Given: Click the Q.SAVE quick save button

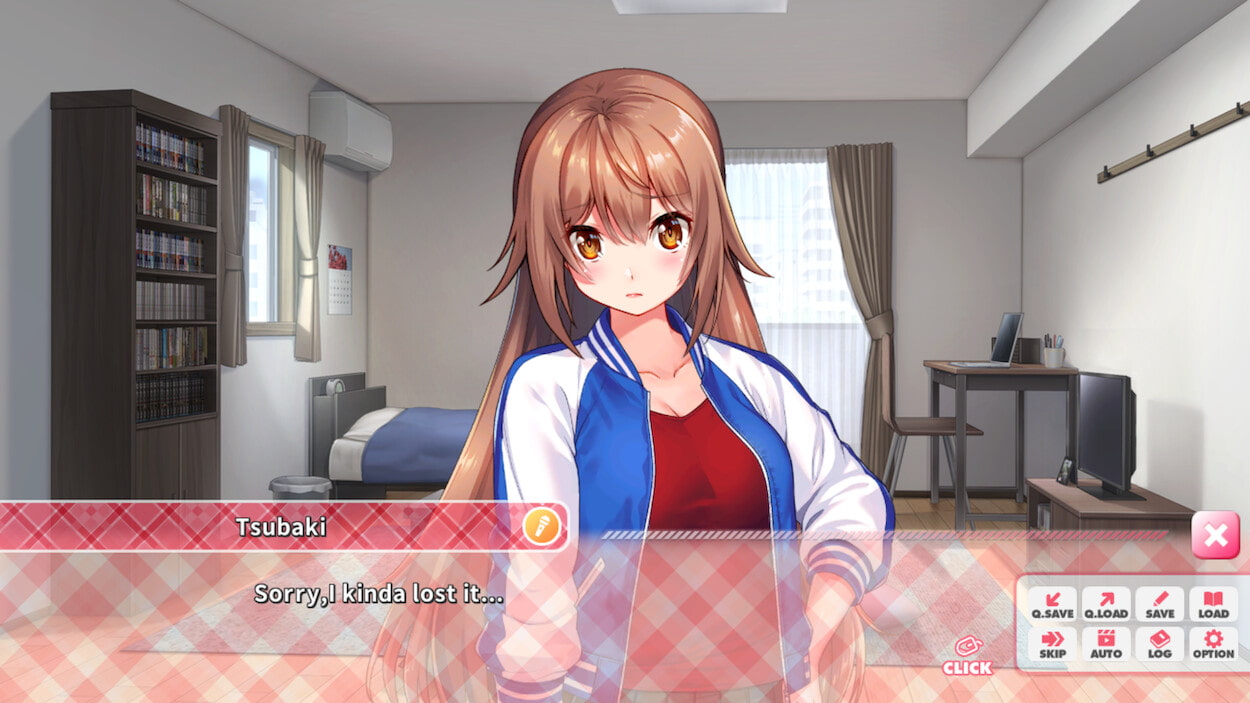Looking at the screenshot, I should pos(1052,604).
